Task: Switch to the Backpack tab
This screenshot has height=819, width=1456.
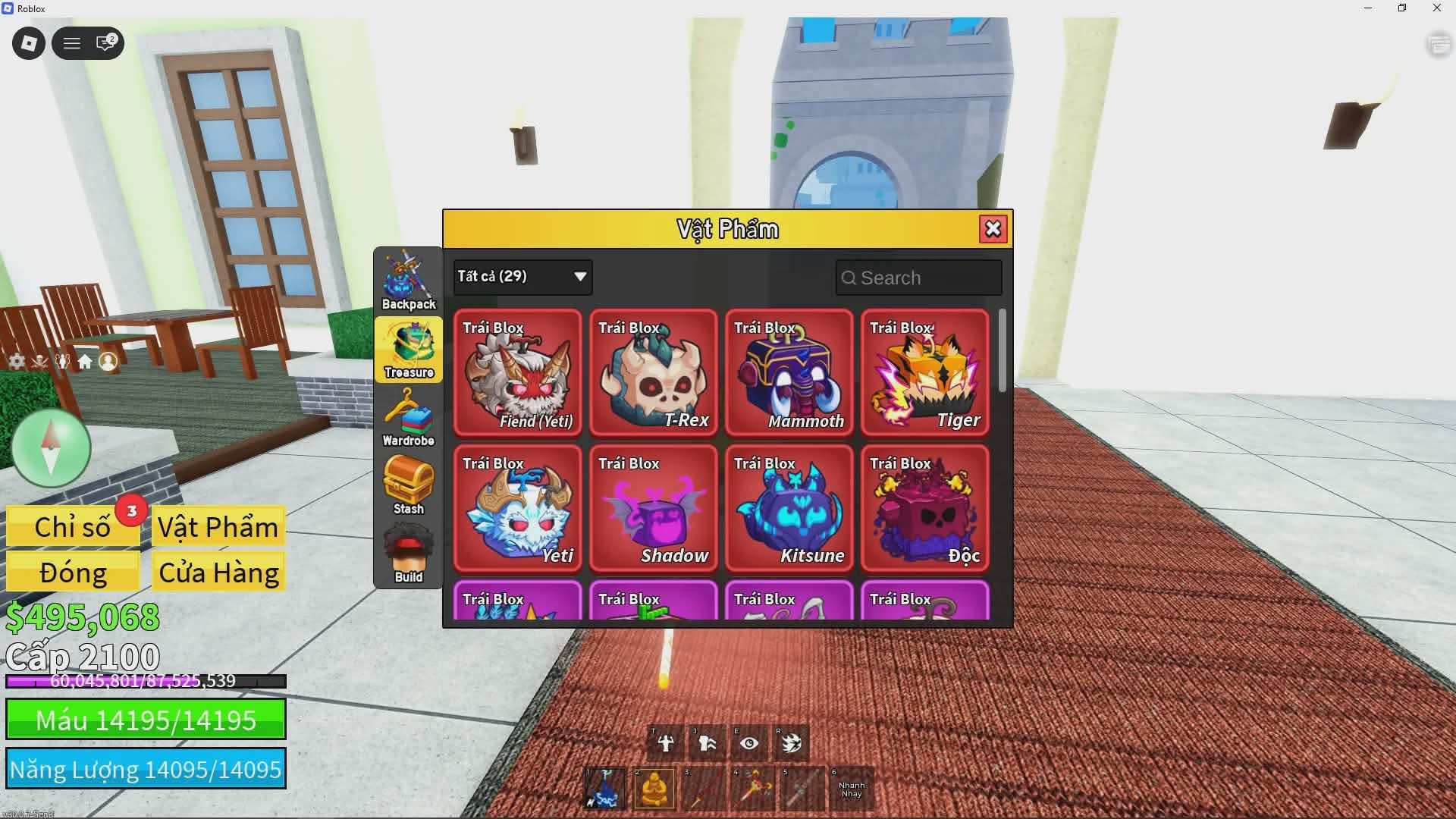Action: coord(409,281)
